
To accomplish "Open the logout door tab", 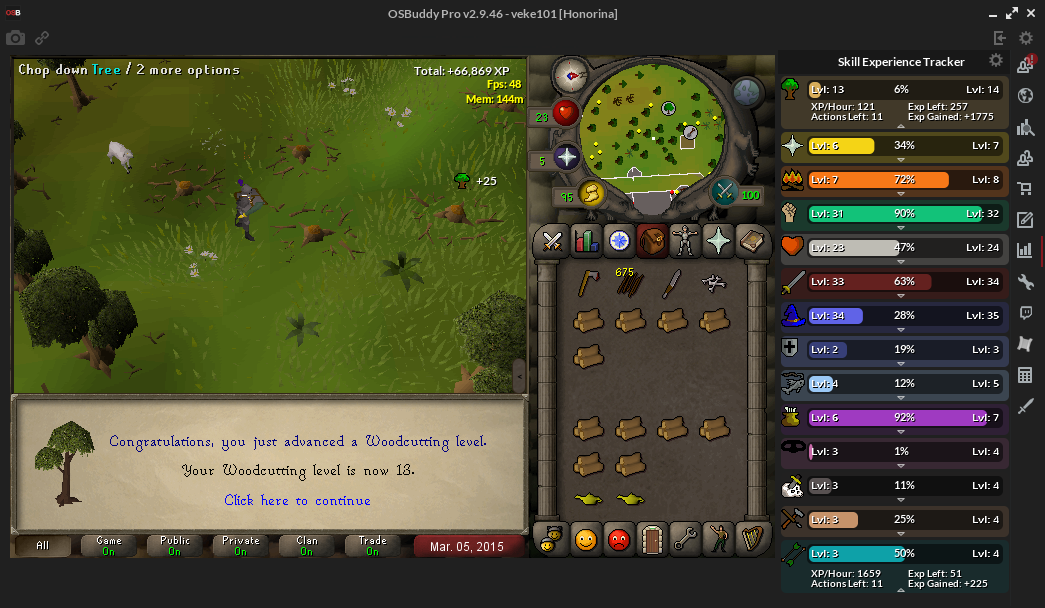I will coord(652,540).
